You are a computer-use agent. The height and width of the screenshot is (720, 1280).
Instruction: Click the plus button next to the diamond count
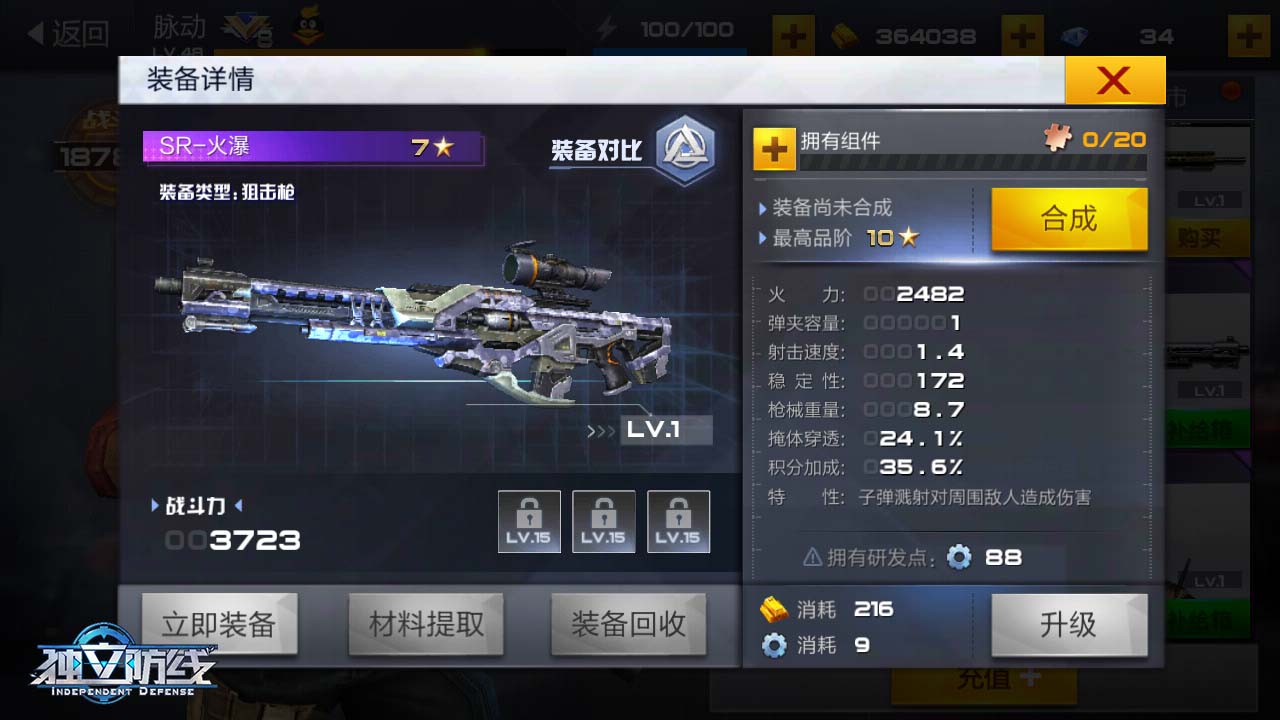click(x=1247, y=35)
